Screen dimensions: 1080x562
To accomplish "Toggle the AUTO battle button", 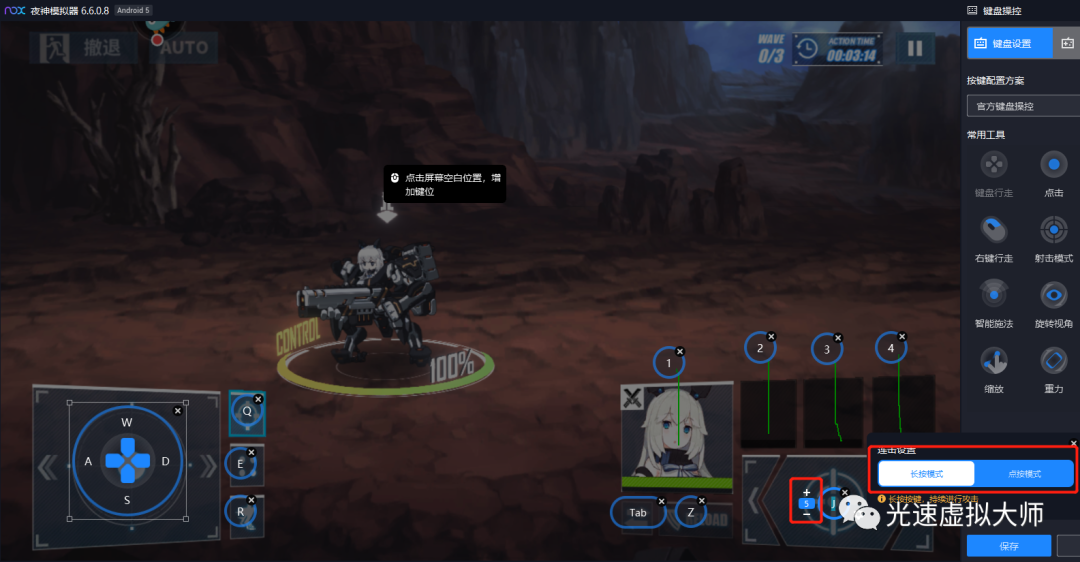I will tap(184, 47).
